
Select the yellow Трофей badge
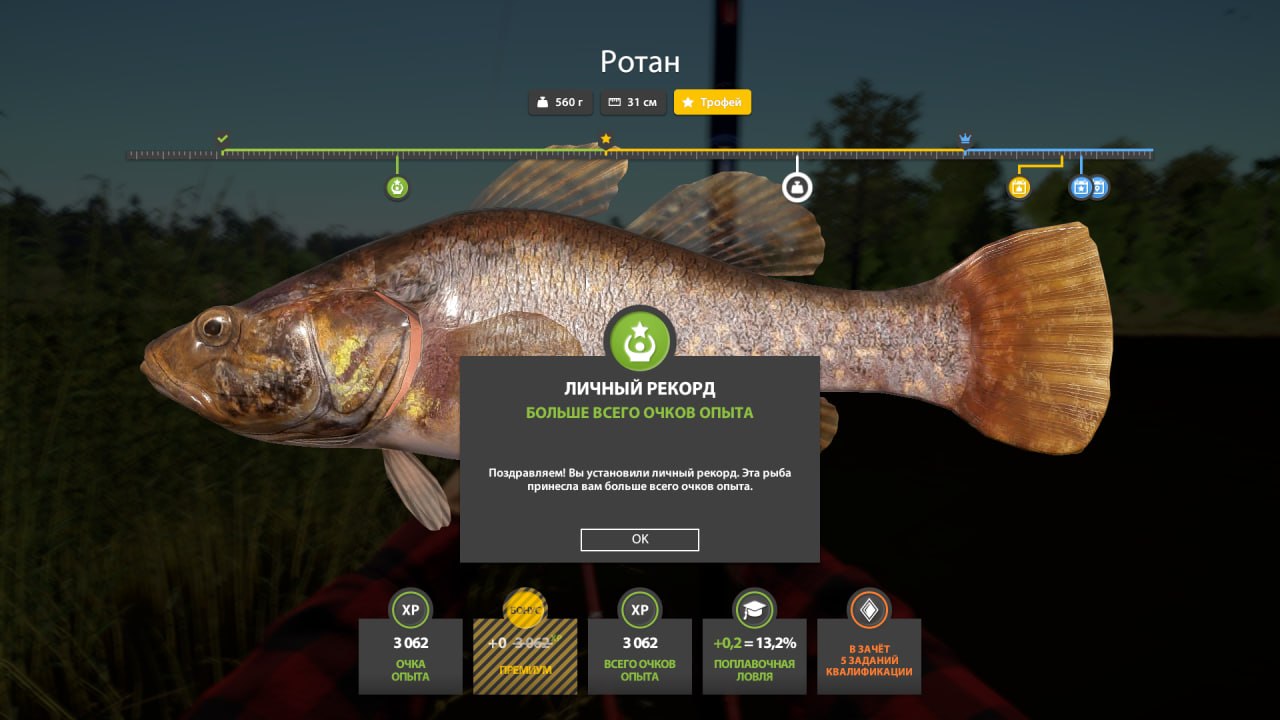[712, 102]
